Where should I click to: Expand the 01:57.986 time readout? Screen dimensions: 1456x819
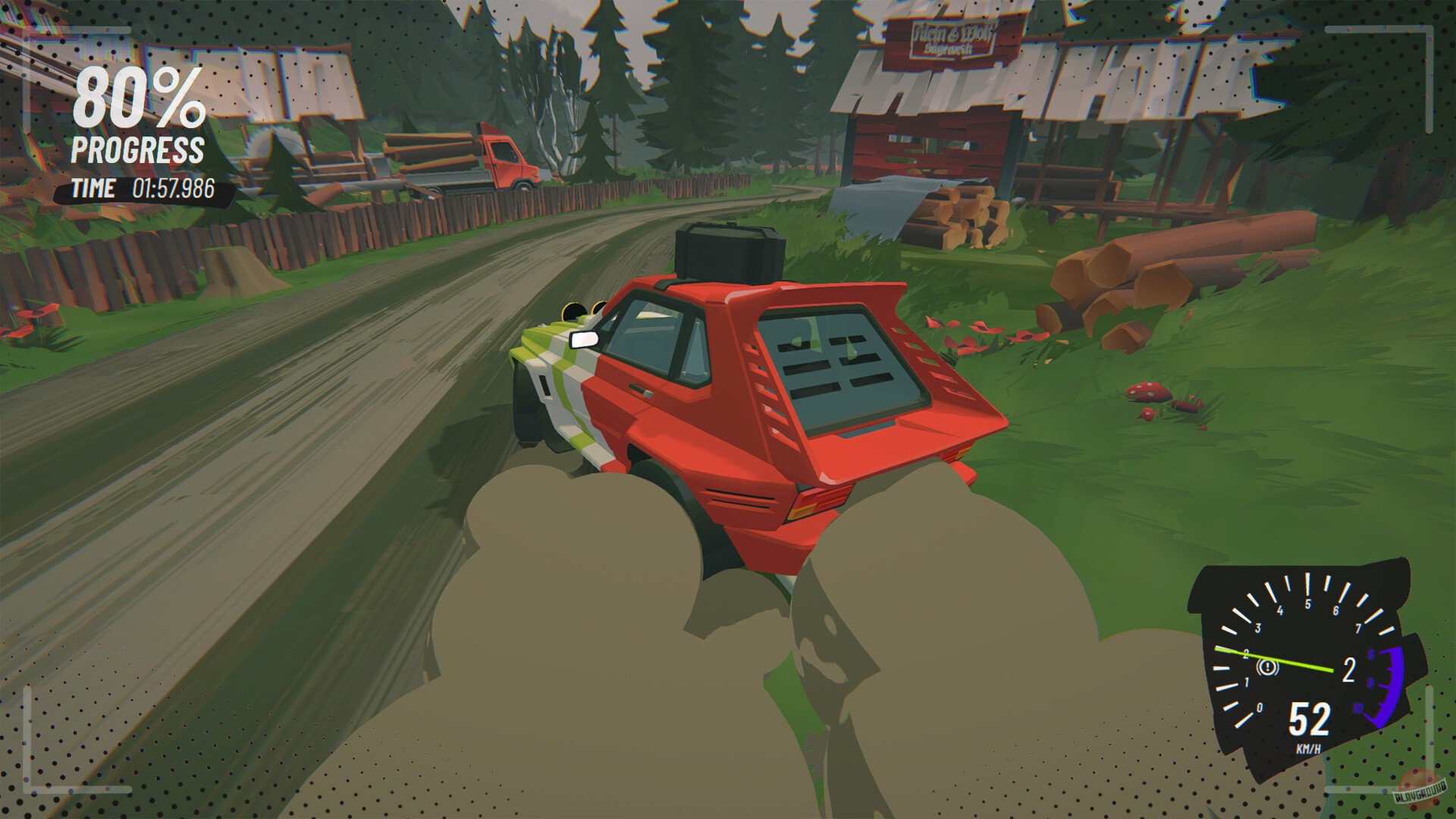[174, 188]
